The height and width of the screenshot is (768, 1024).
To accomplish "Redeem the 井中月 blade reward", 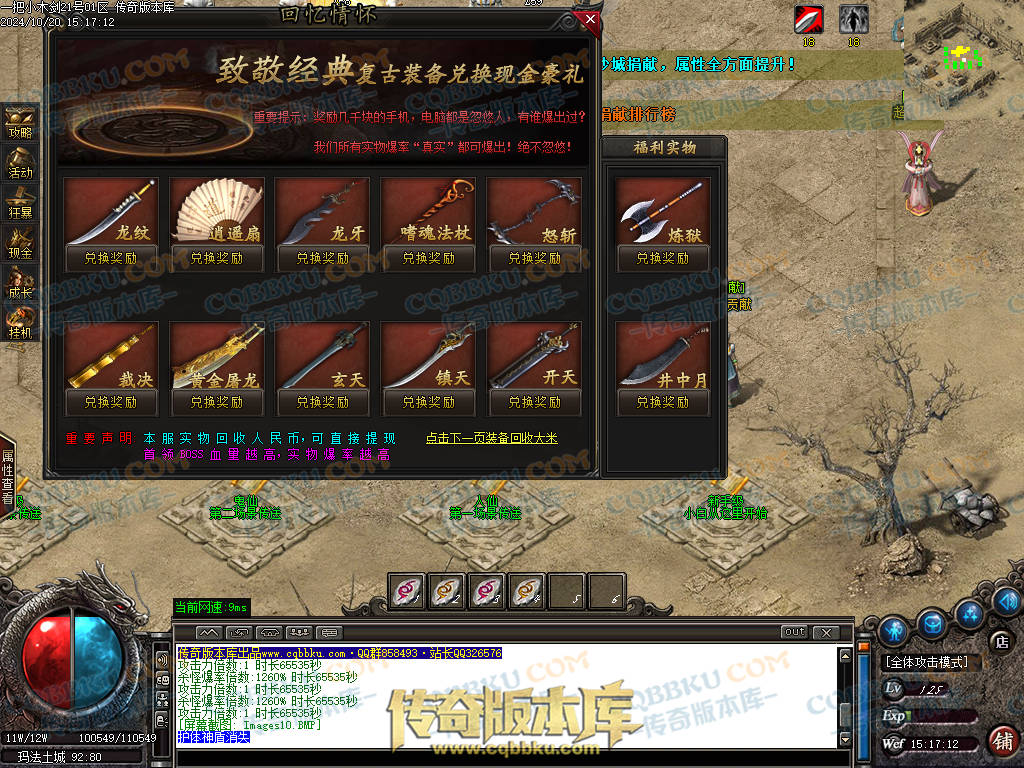I will (x=663, y=402).
